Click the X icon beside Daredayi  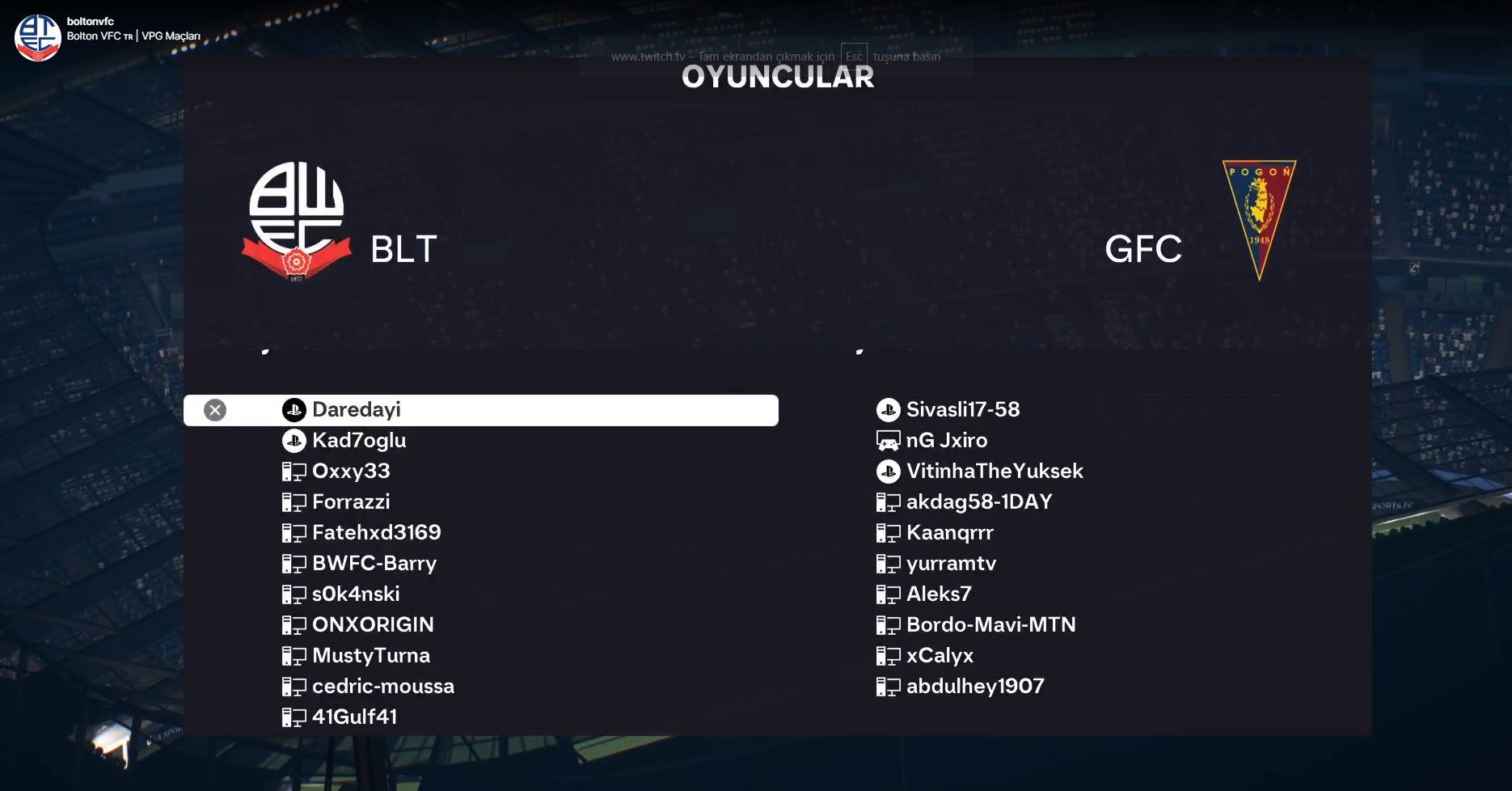[x=215, y=410]
